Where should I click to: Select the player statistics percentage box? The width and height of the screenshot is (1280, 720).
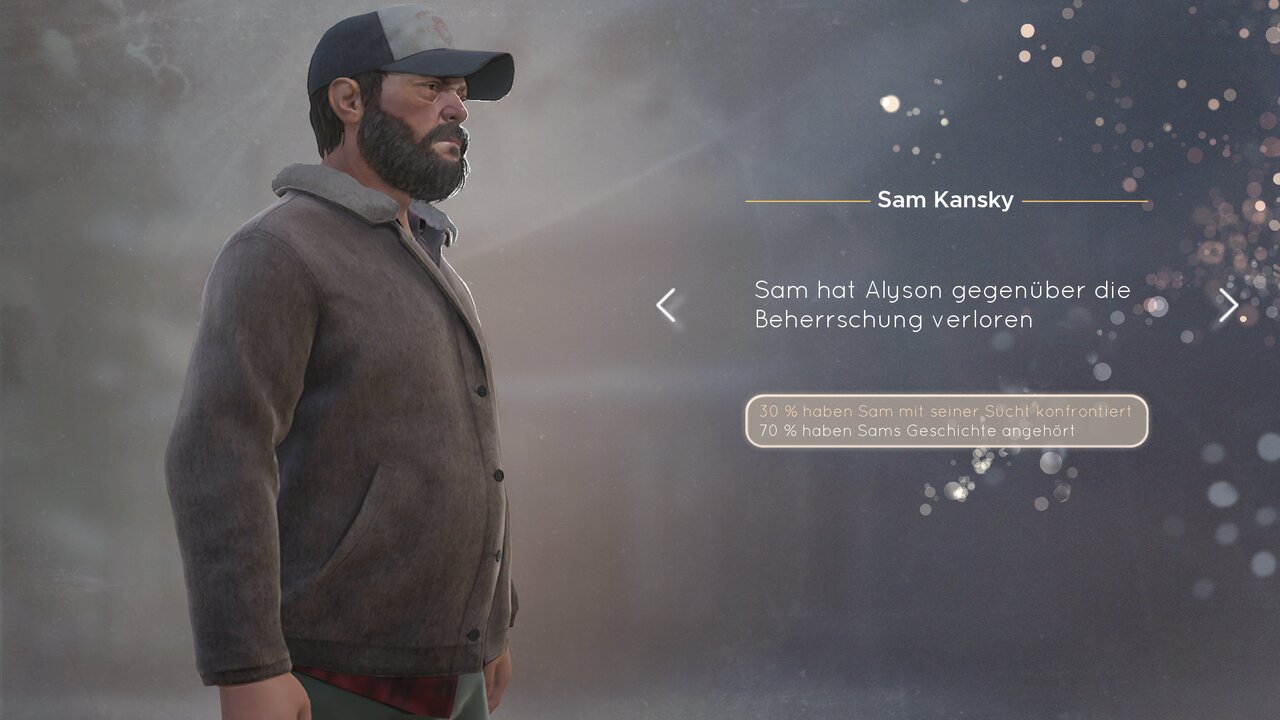[946, 421]
